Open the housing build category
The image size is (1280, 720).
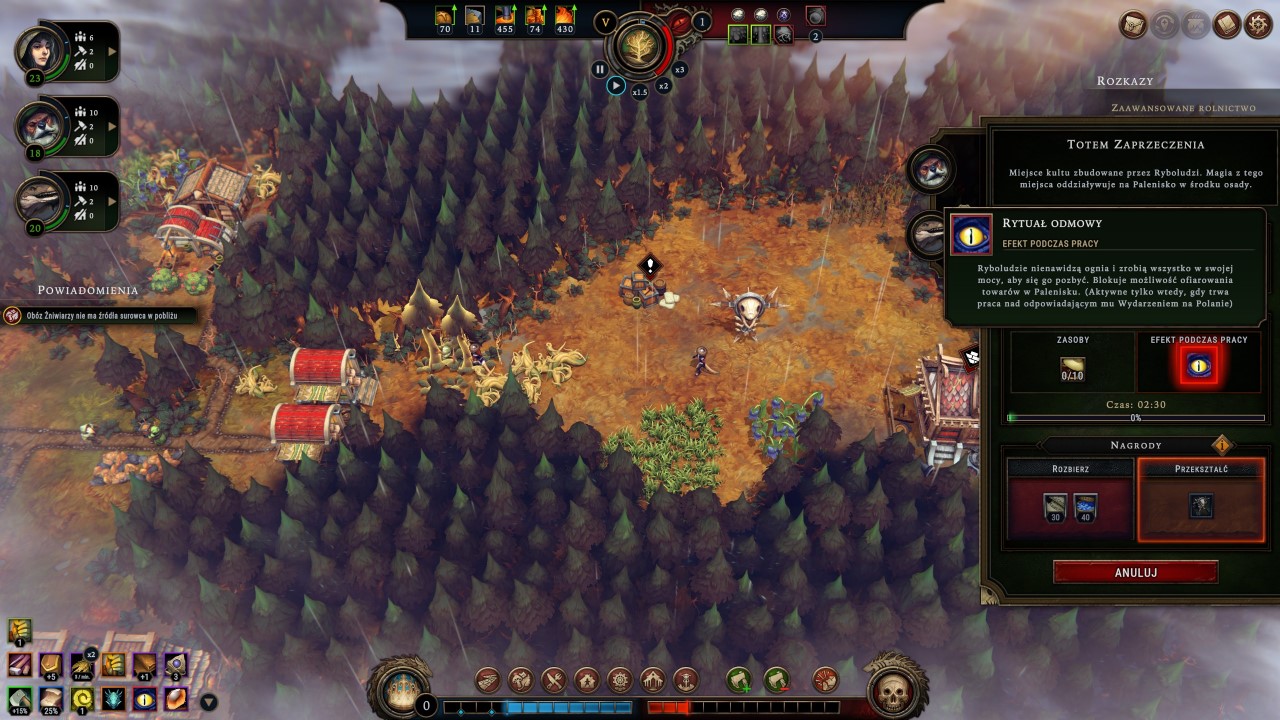coord(586,681)
